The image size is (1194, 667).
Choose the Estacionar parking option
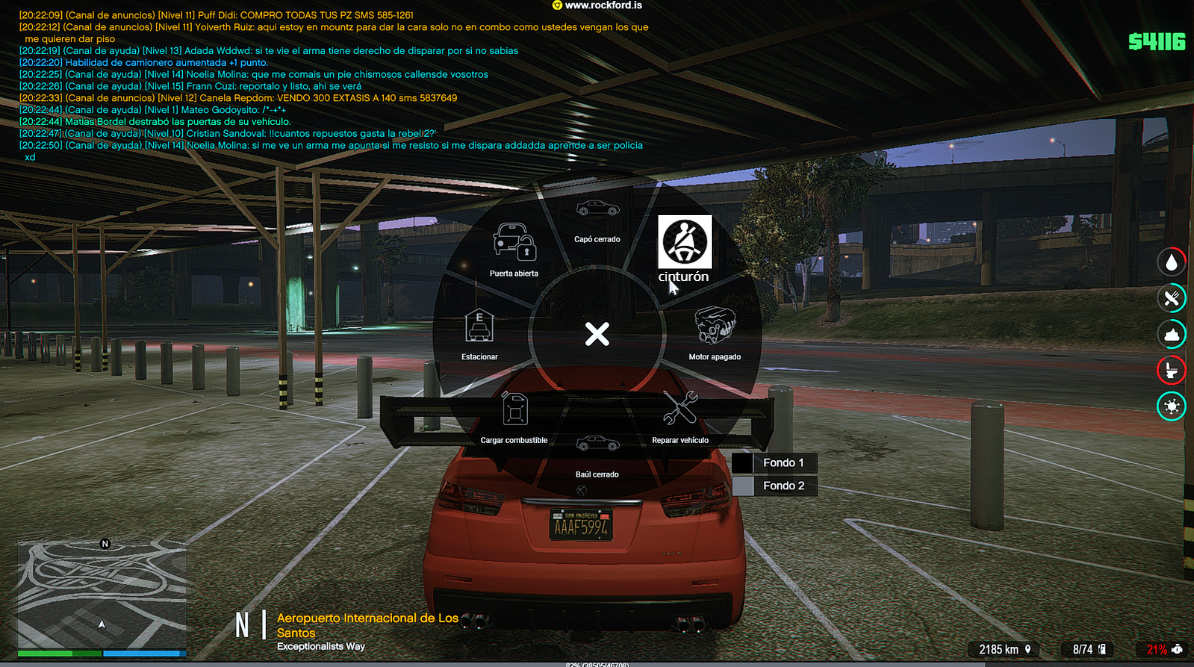480,331
